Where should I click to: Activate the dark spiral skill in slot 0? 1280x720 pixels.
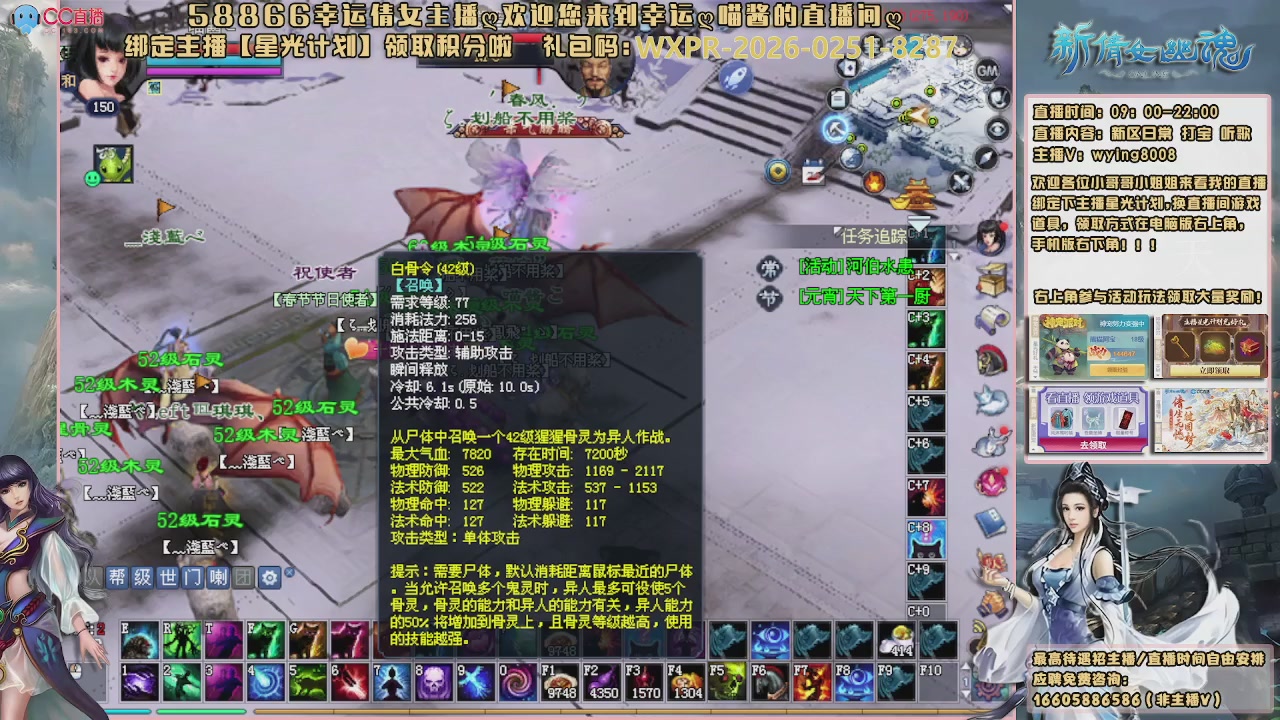[x=519, y=682]
